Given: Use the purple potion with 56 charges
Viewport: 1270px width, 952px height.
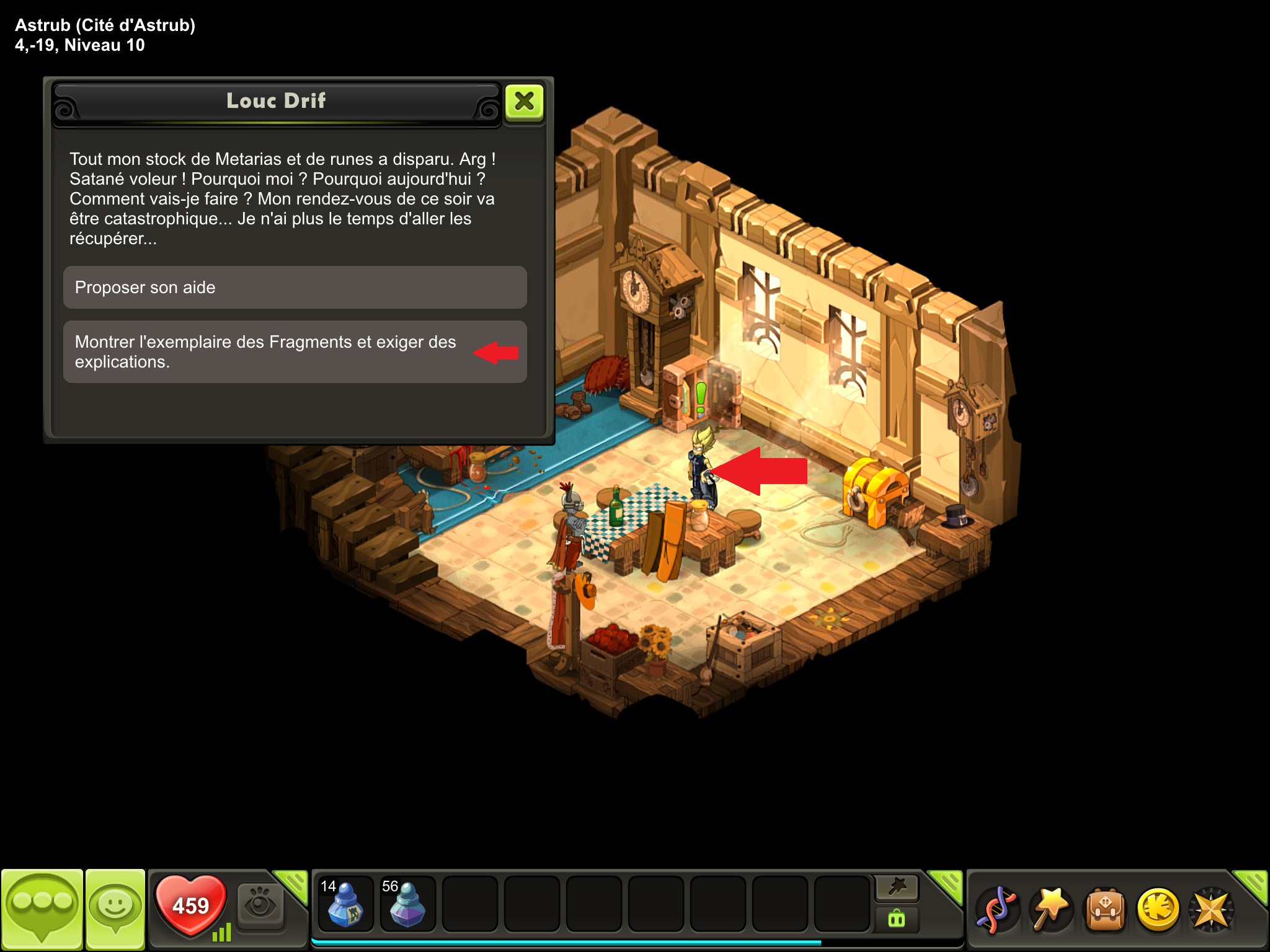Looking at the screenshot, I should pos(407,905).
